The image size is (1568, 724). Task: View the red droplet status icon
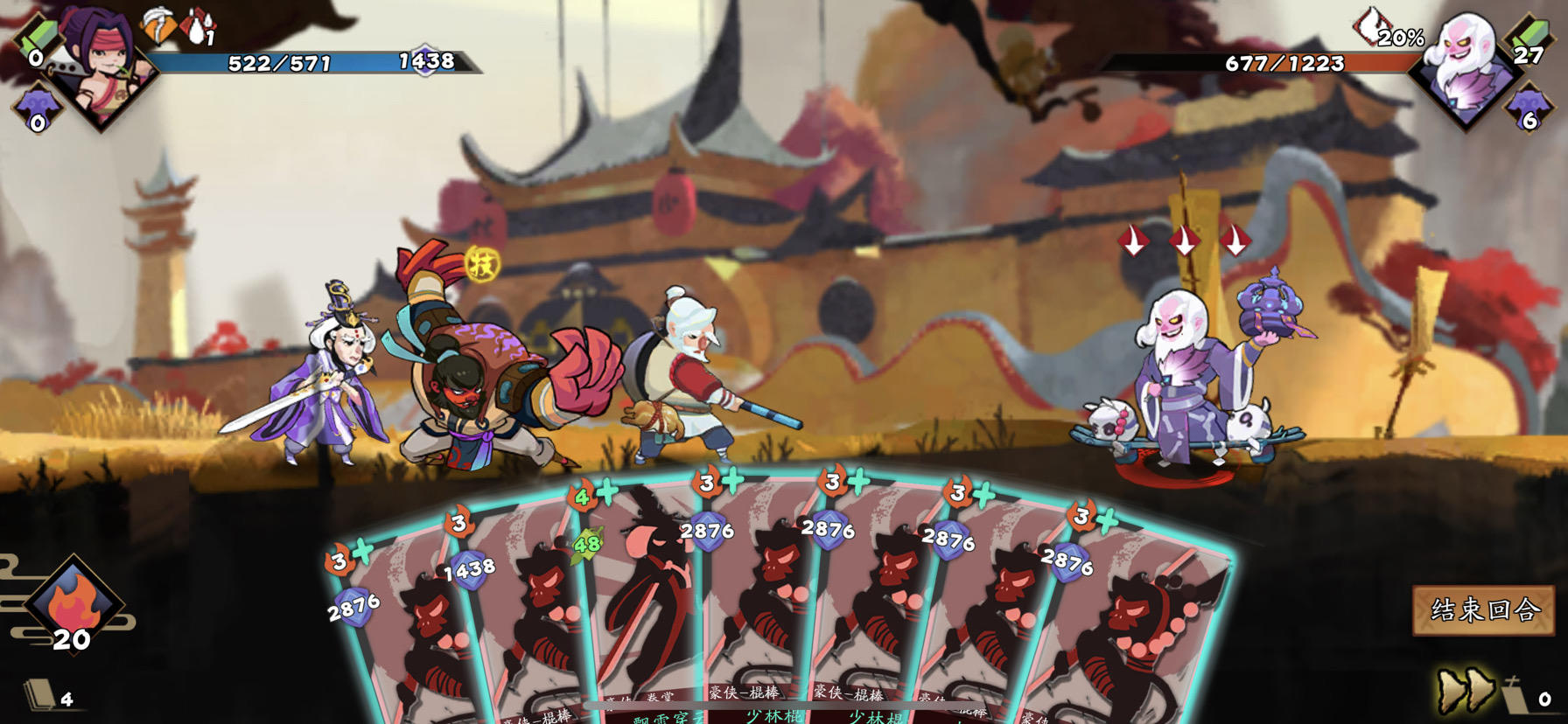point(199,26)
